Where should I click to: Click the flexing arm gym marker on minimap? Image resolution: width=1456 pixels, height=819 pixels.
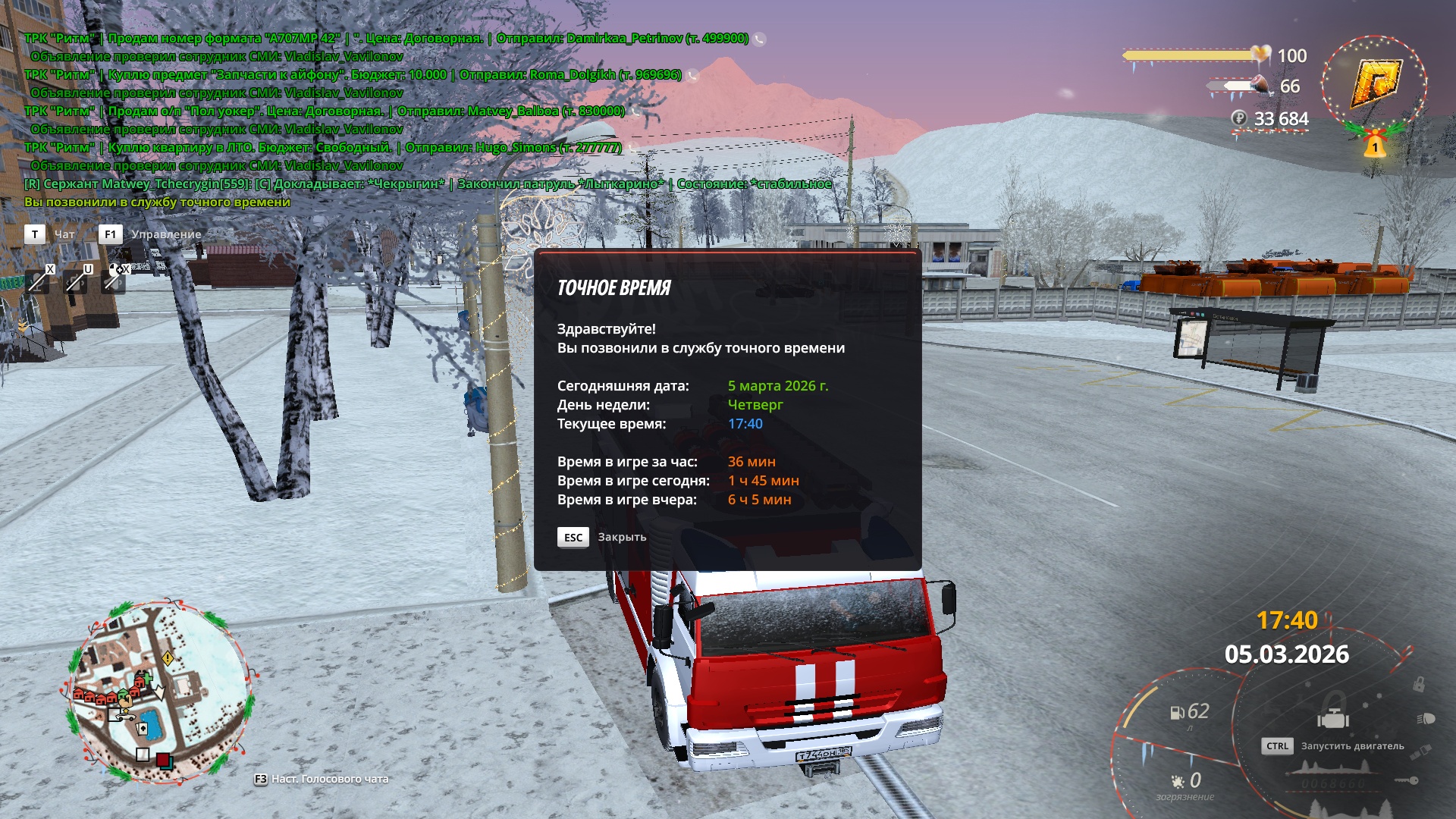(x=125, y=702)
